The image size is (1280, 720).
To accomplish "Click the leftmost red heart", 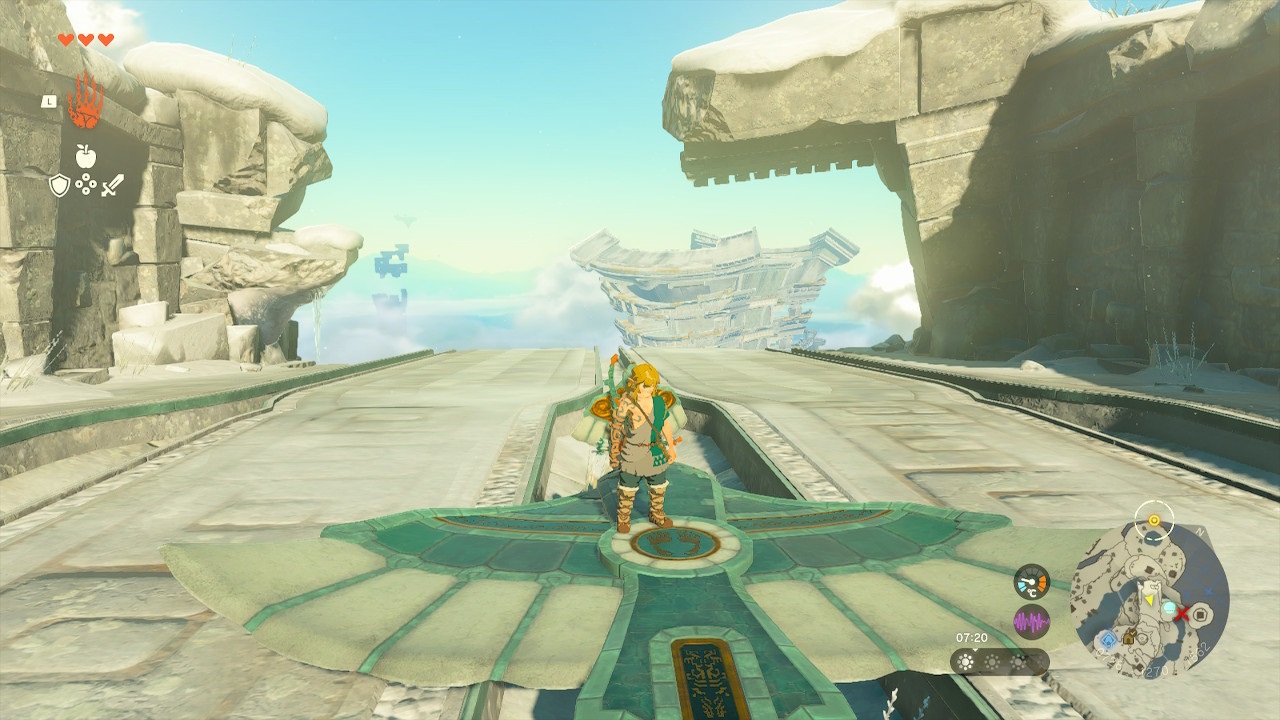I will click(66, 39).
